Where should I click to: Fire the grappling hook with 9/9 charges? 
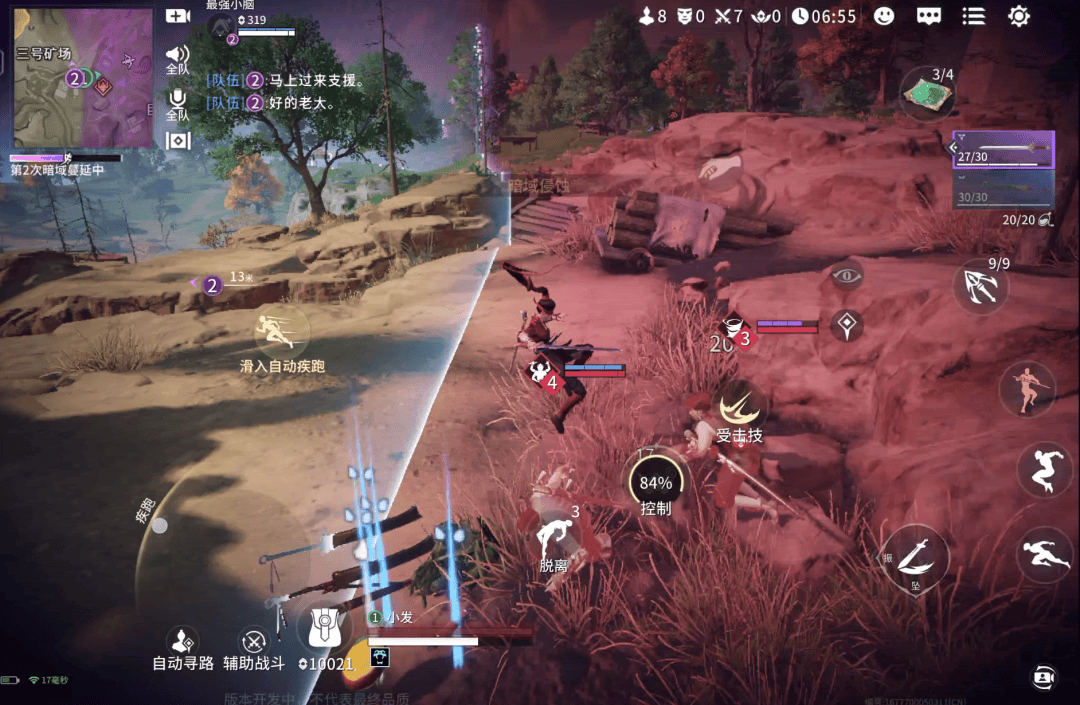click(x=980, y=287)
